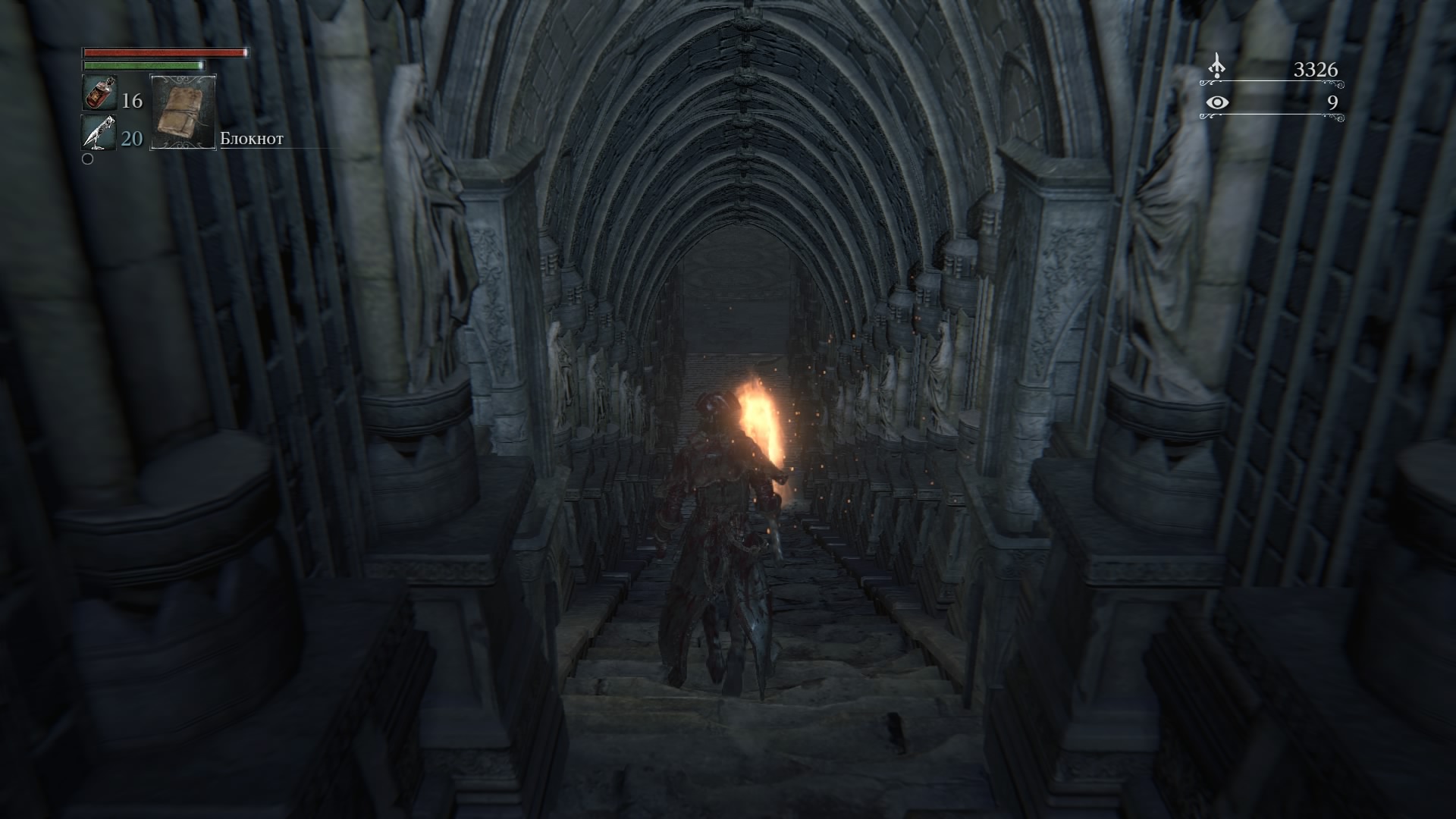The height and width of the screenshot is (819, 1456).
Task: Select the blood vial item icon
Action: pos(99,95)
